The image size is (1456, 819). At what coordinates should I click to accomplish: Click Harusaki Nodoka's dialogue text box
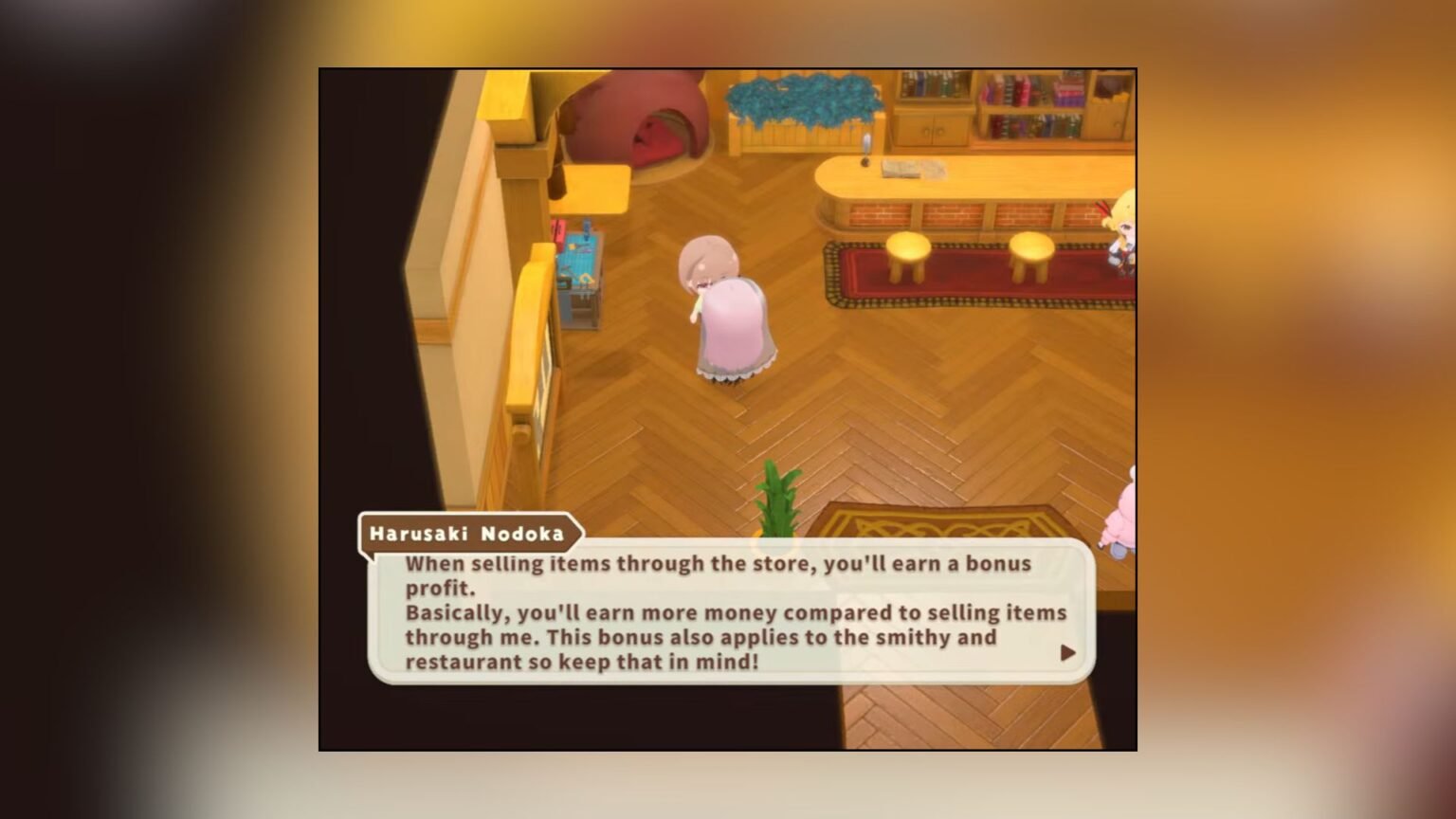pyautogui.click(x=730, y=612)
